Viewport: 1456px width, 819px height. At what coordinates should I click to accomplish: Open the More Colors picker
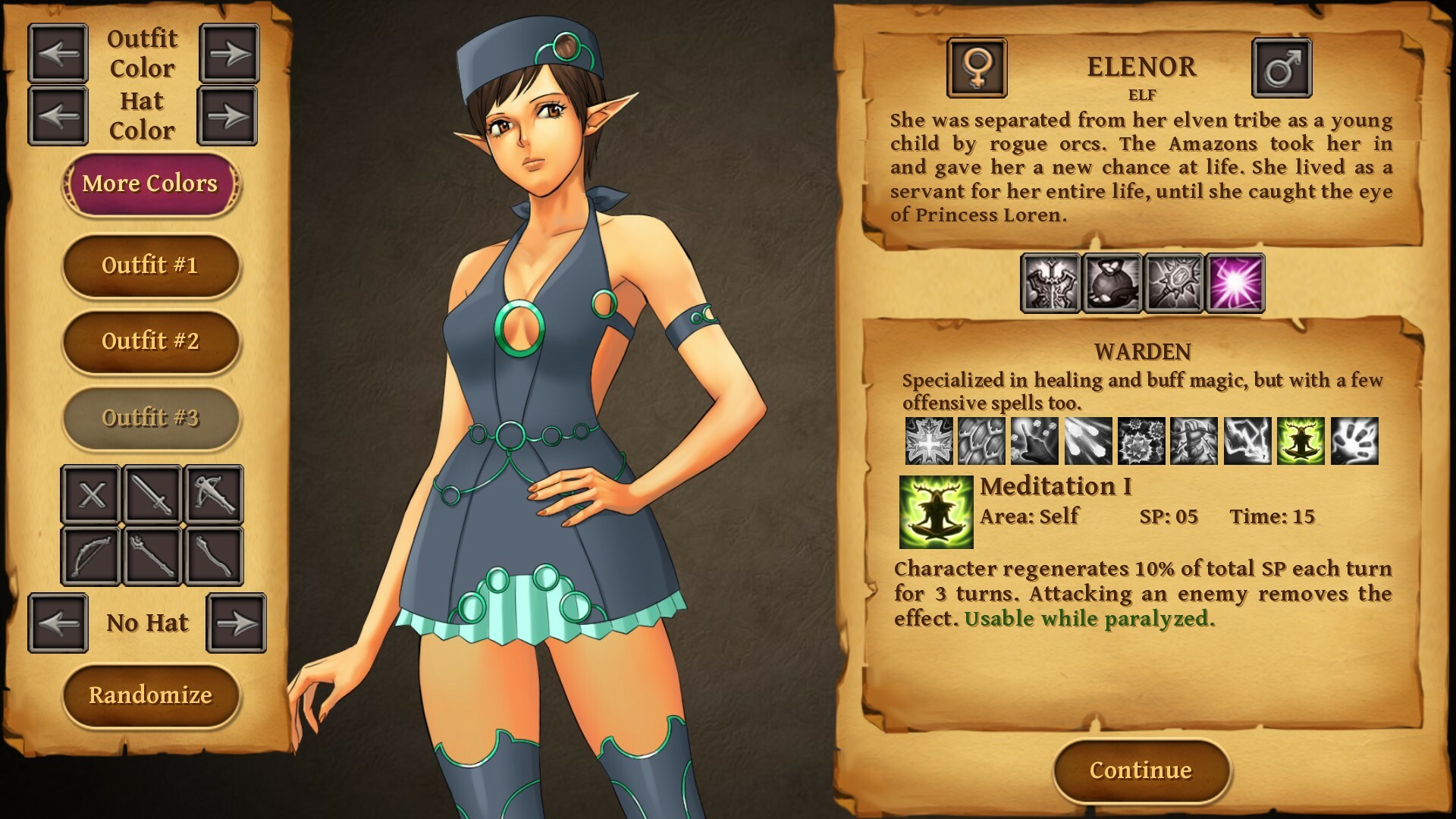151,184
